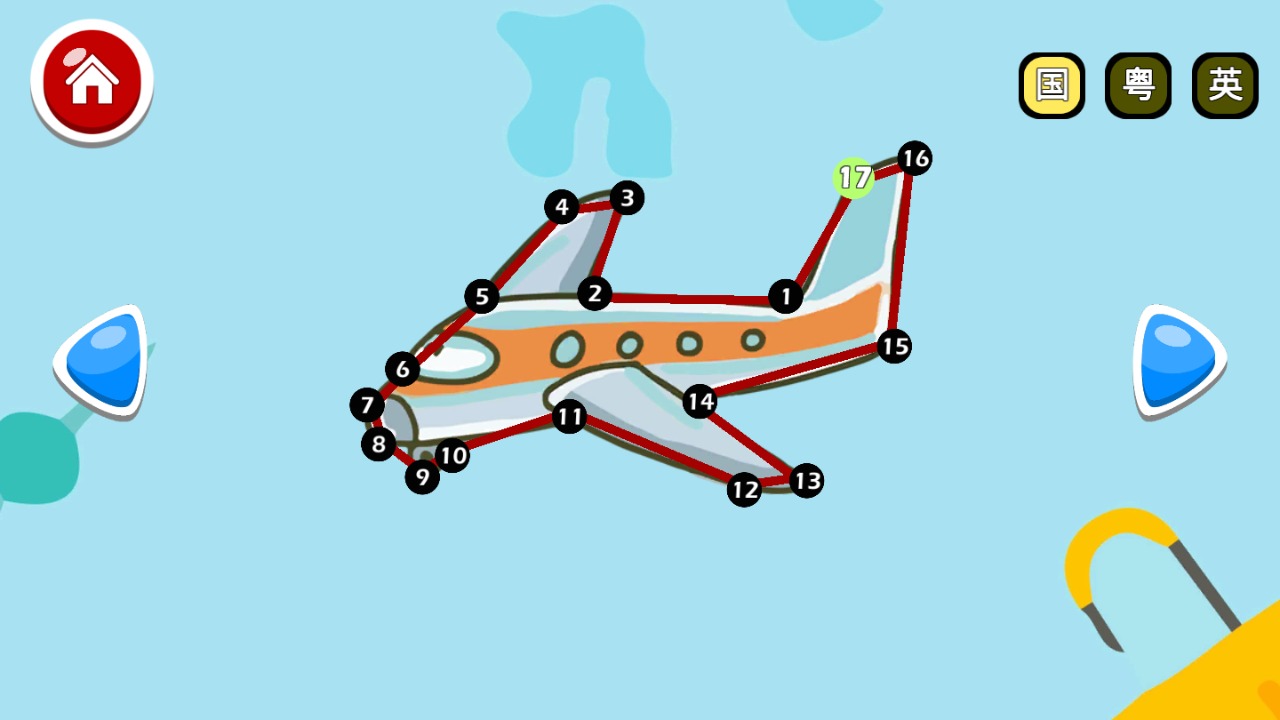Image resolution: width=1280 pixels, height=720 pixels.
Task: Tap dot 3 near the wing tip
Action: click(627, 199)
